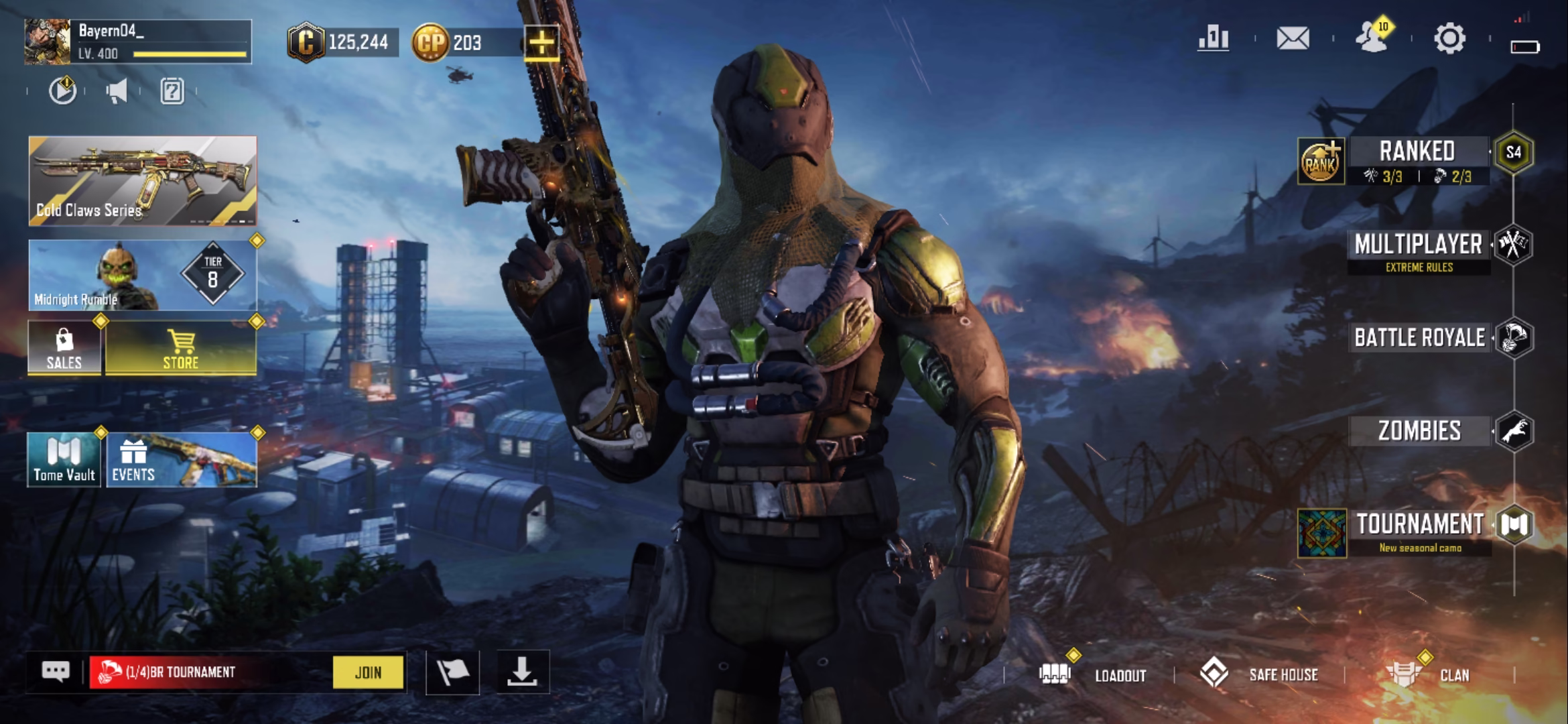Open the Midnight Rumble battle pass
This screenshot has width=1568, height=724.
coord(143,276)
